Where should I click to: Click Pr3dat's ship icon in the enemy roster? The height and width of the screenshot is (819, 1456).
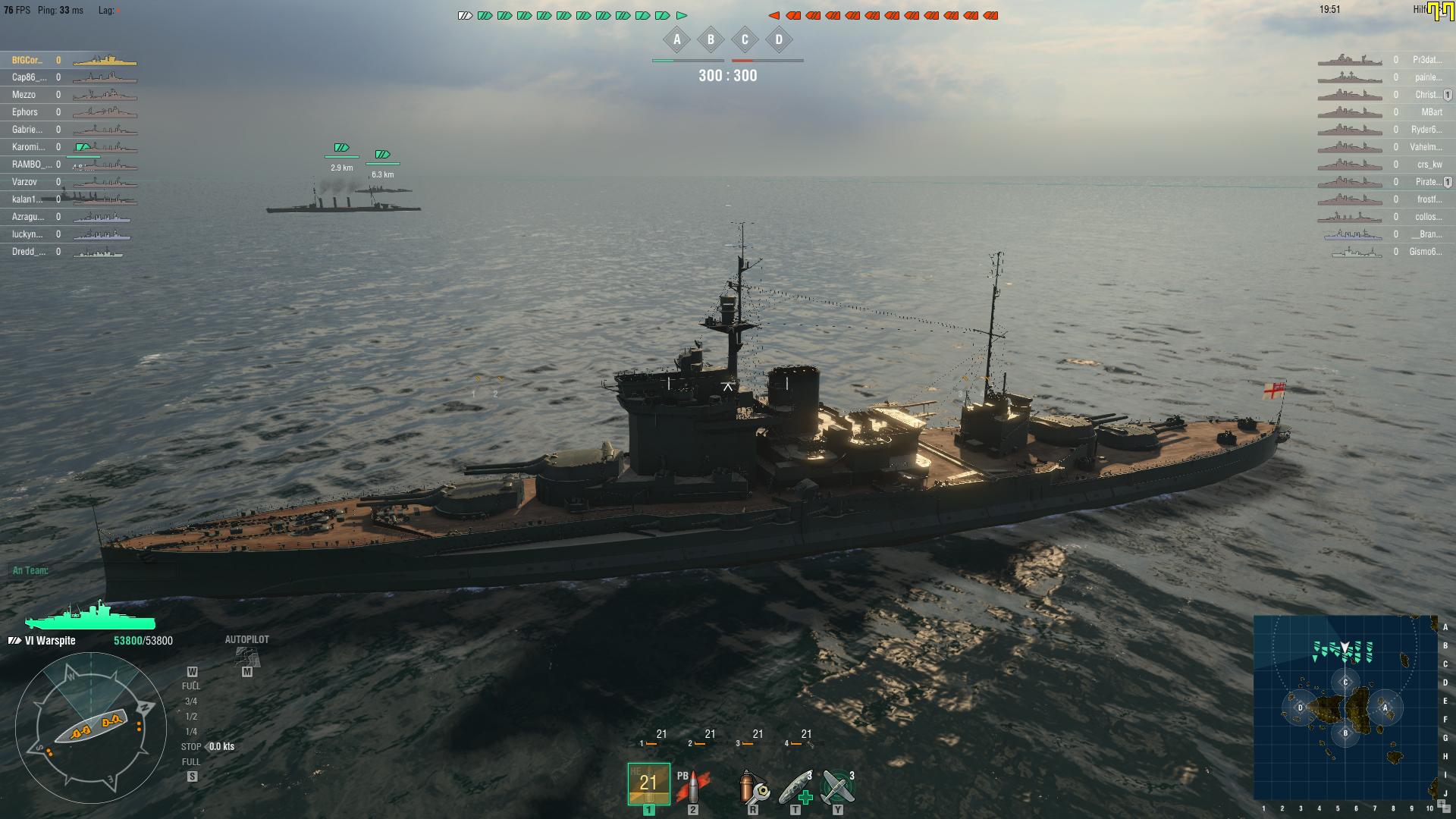coord(1351,58)
